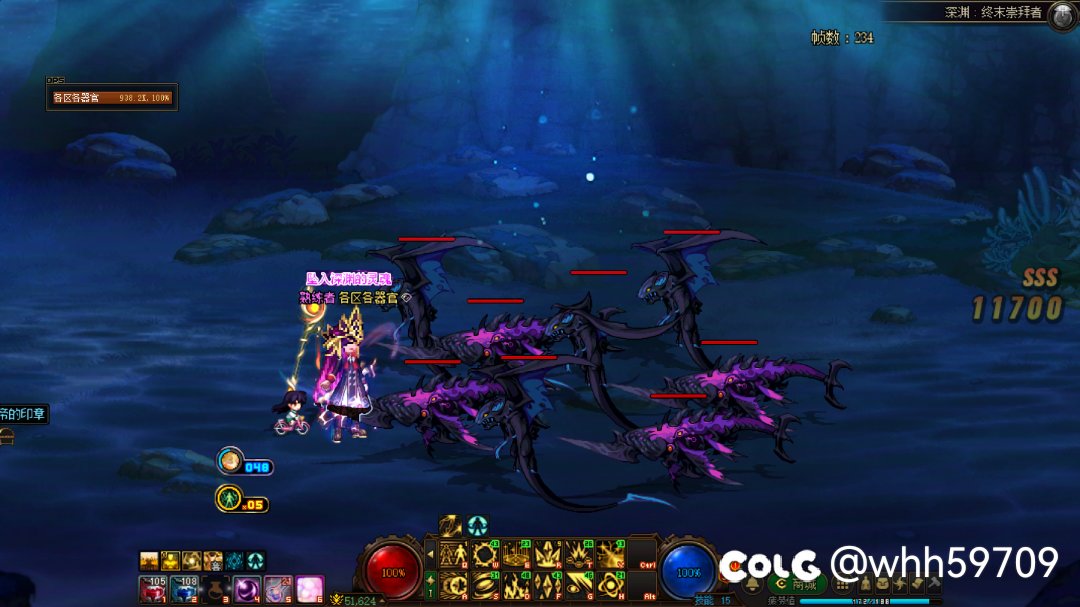Cast the spiked ring skill on W
Viewport: 1080px width, 607px height.
[x=486, y=554]
